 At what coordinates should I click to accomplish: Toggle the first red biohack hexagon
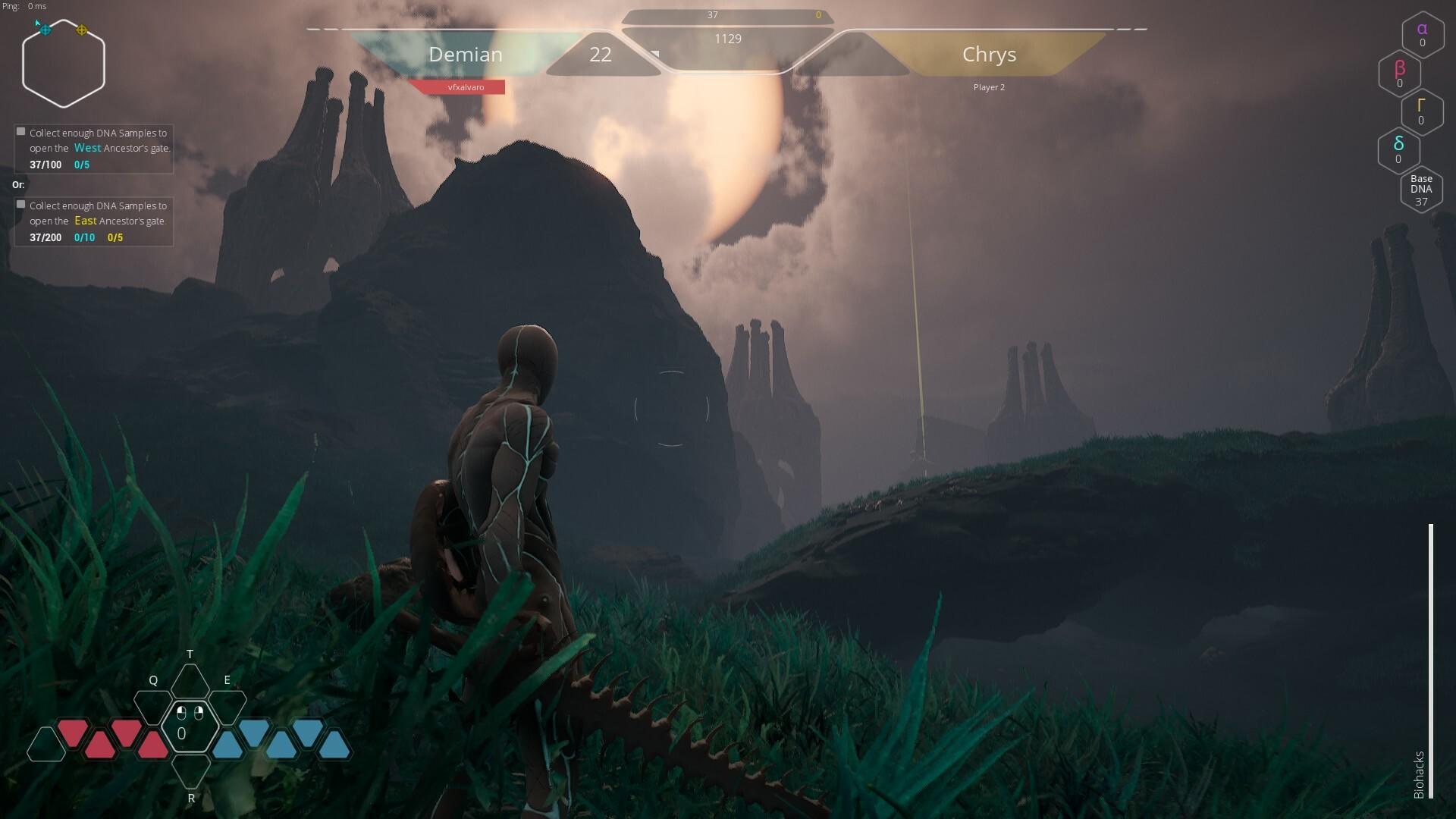coord(73,730)
